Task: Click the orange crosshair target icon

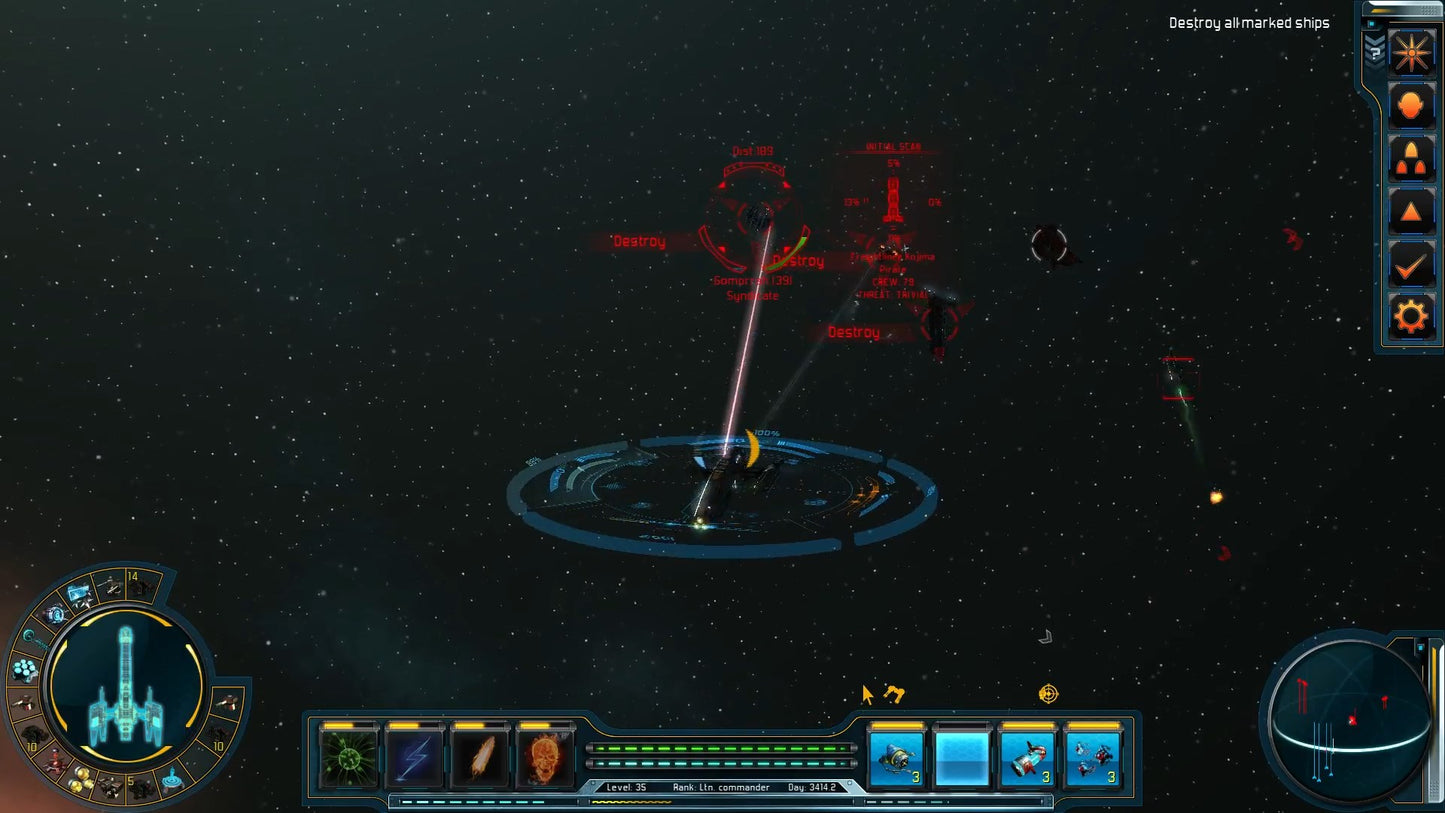Action: point(1048,693)
